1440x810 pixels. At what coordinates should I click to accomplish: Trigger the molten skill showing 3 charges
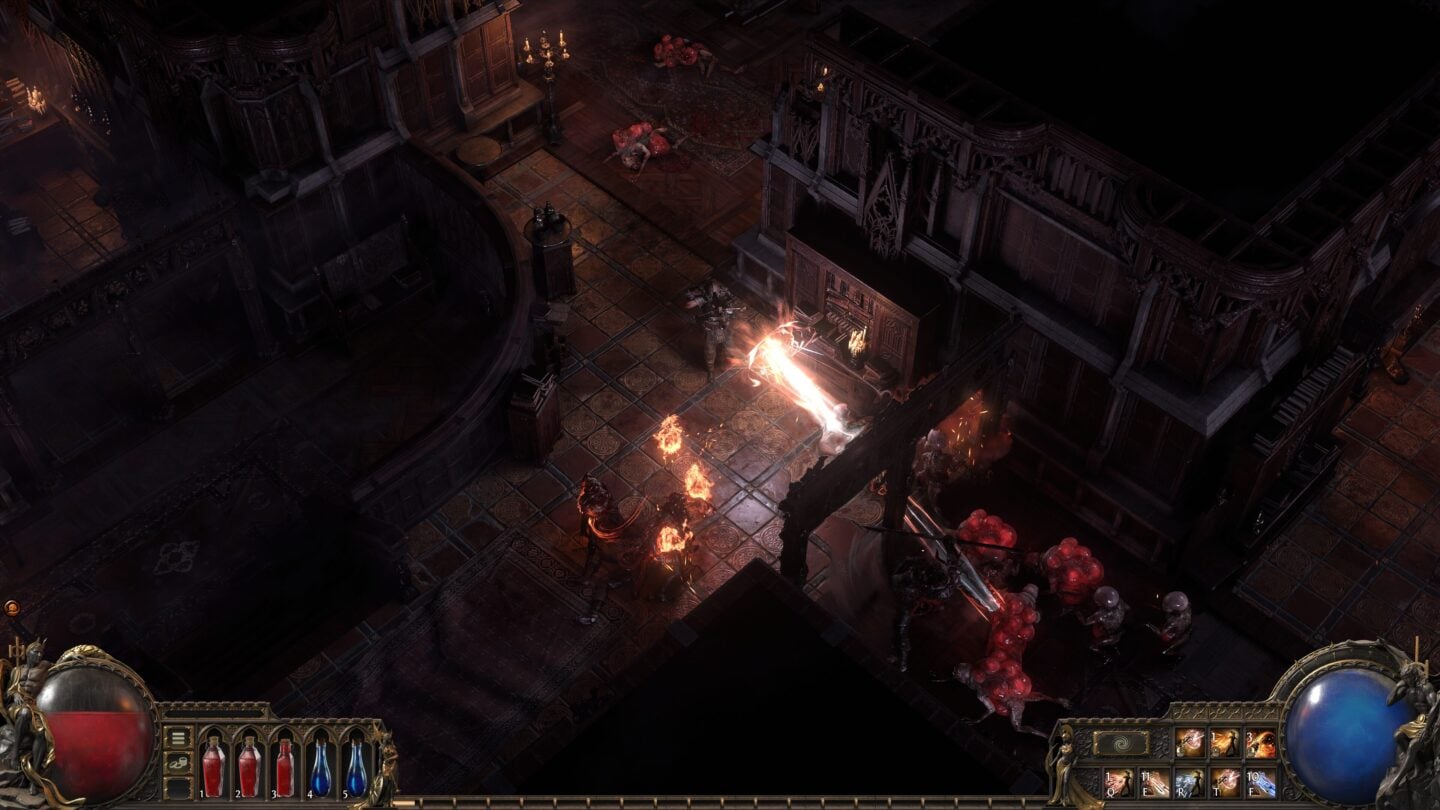coord(1261,741)
